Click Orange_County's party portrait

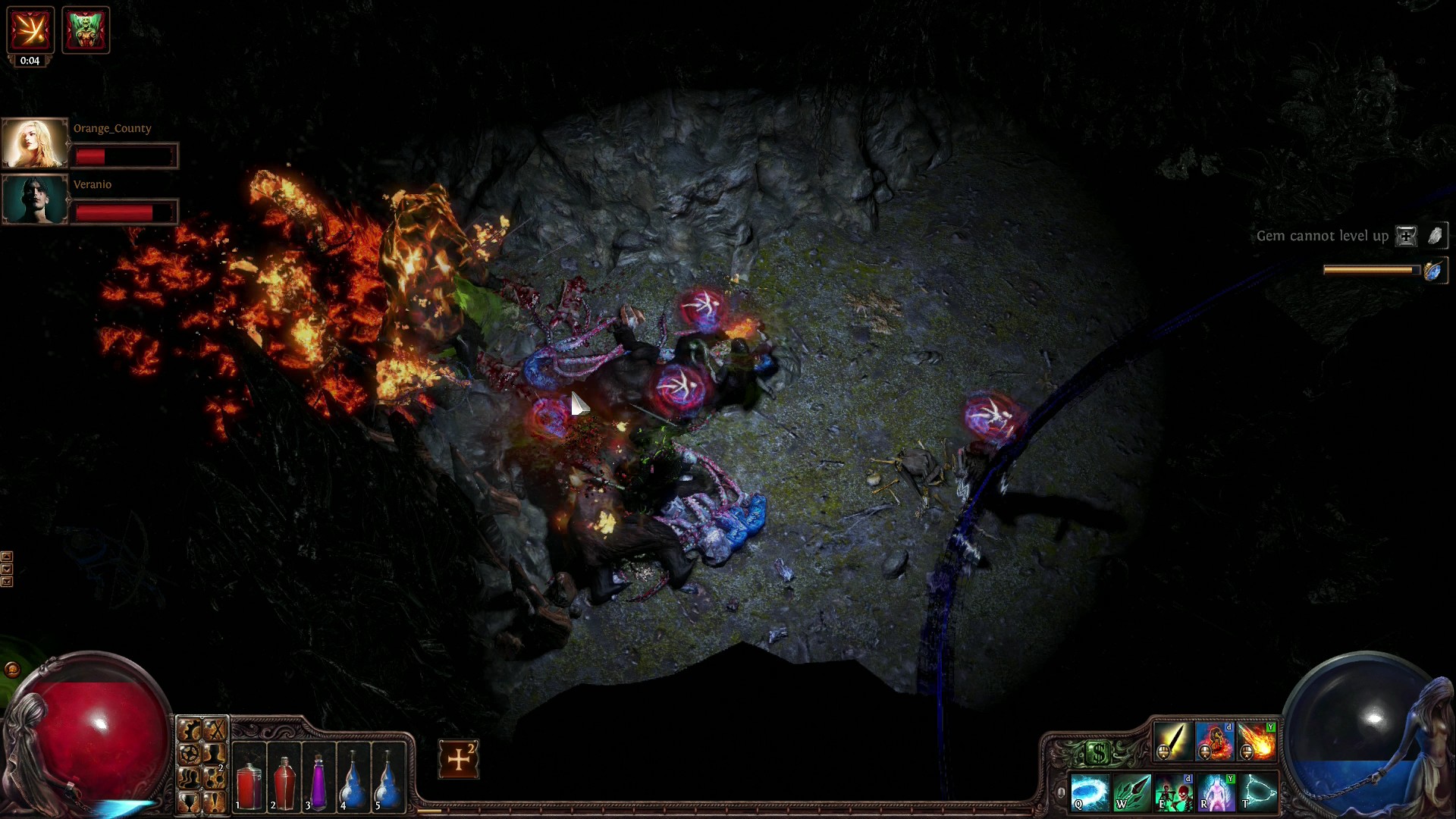[35, 143]
